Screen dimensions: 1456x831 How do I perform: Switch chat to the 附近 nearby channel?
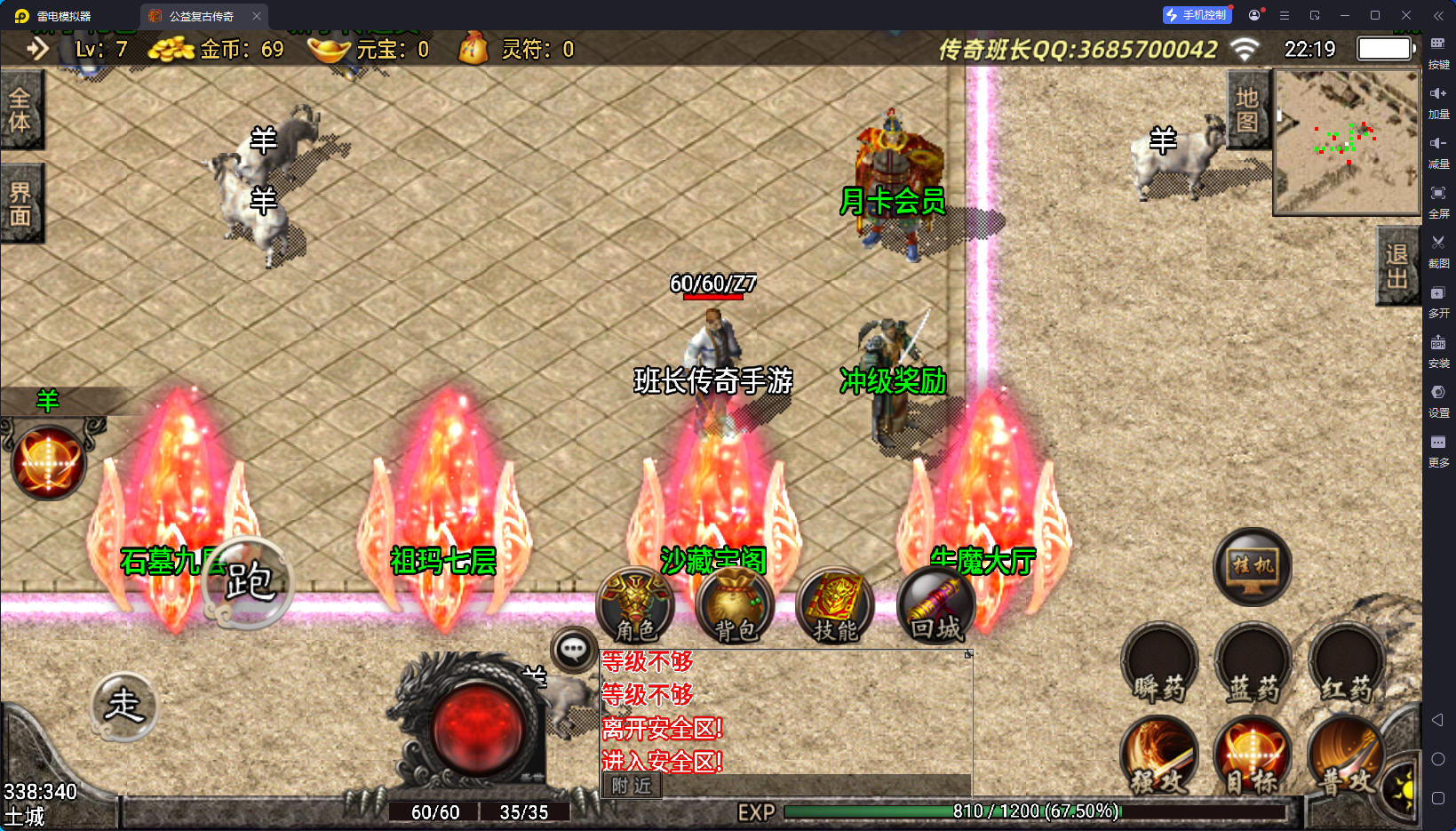pos(632,786)
